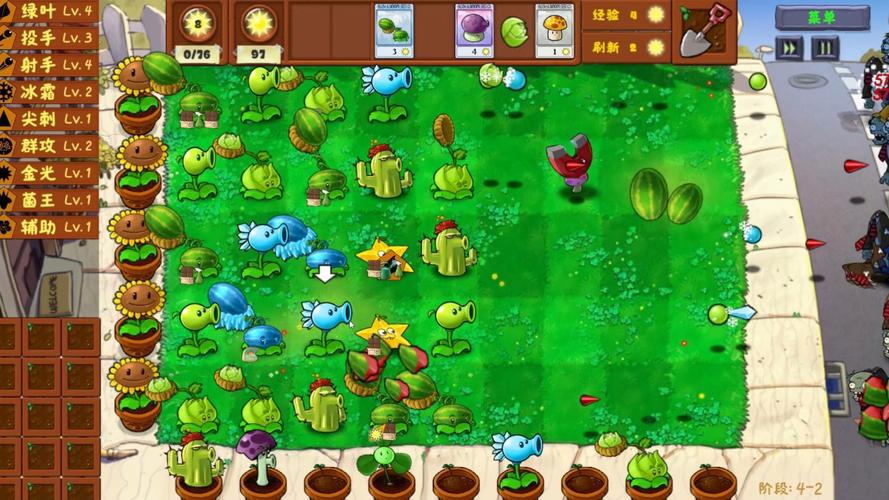
Task: Pause the game with the pause button
Action: point(825,47)
